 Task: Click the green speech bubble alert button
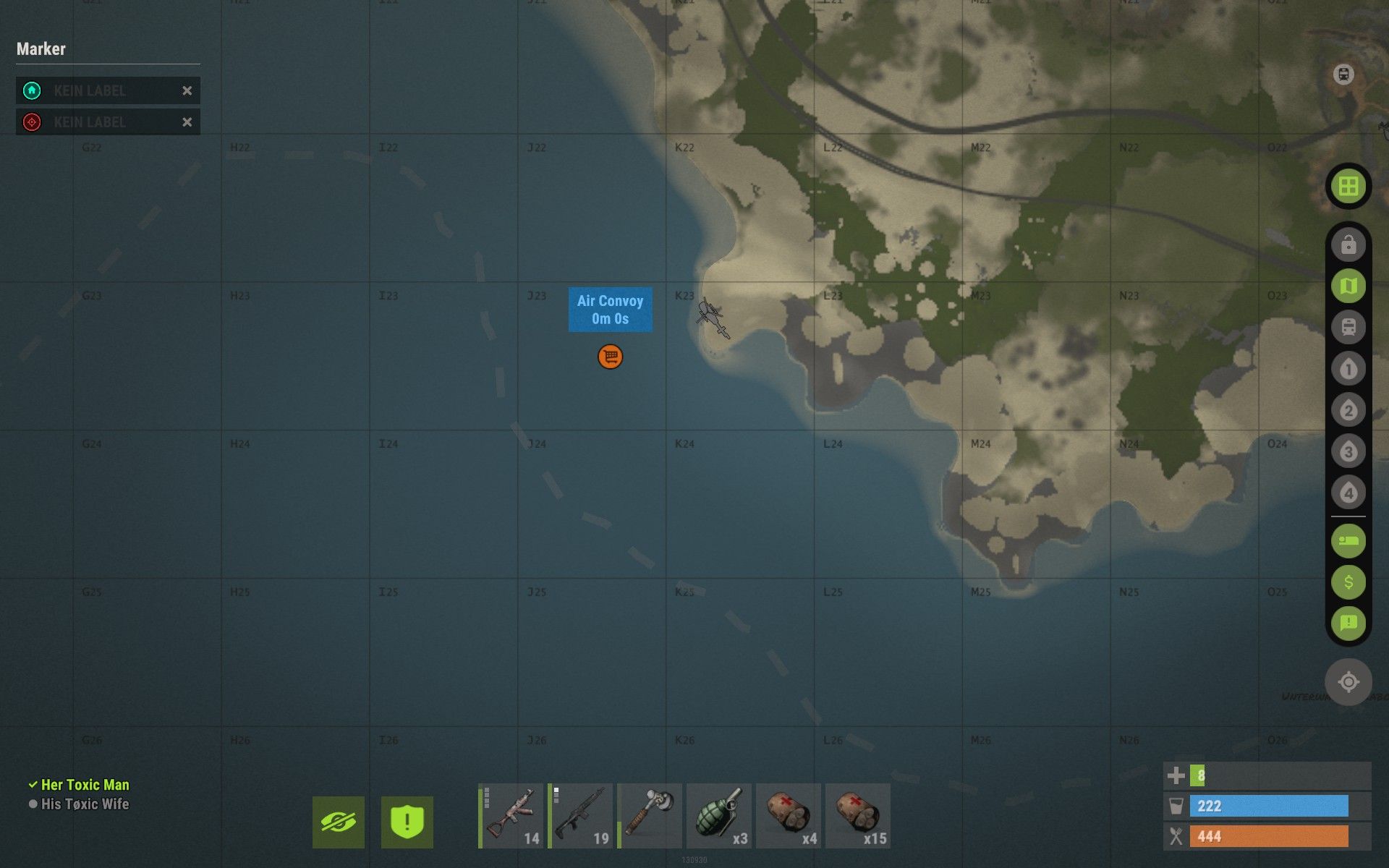click(1348, 623)
